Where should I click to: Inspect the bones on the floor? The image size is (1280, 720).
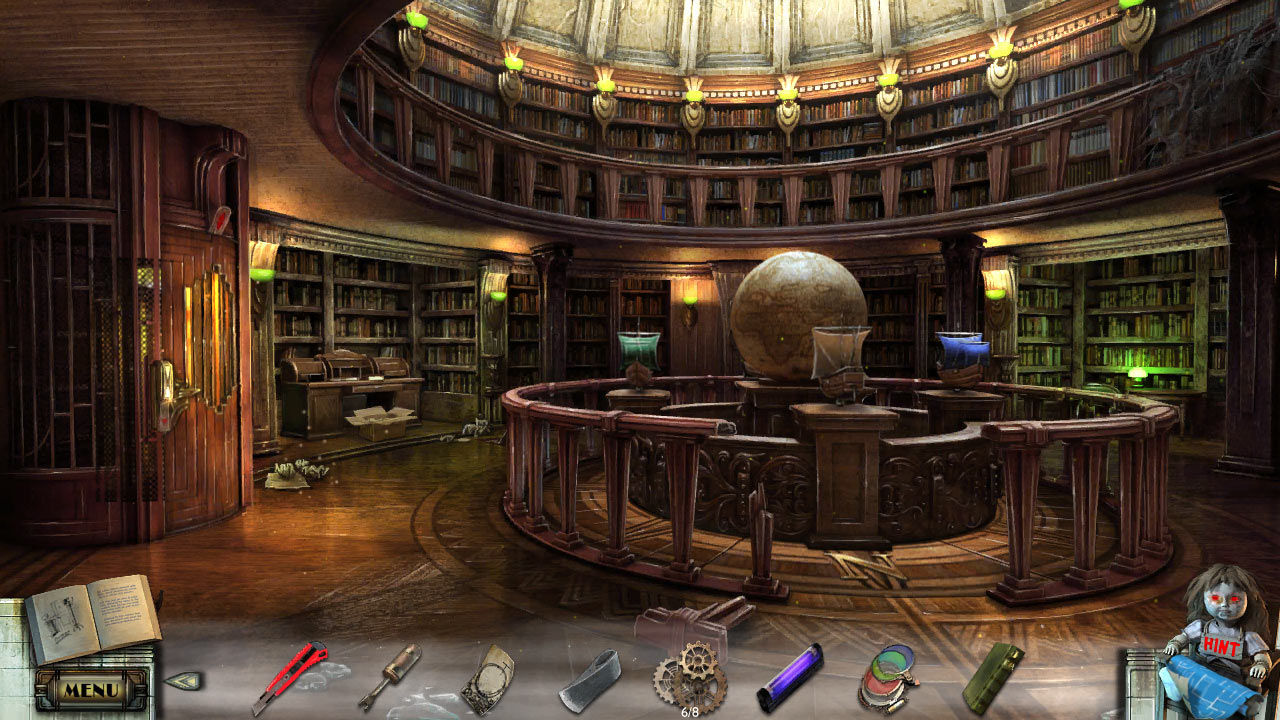[297, 470]
